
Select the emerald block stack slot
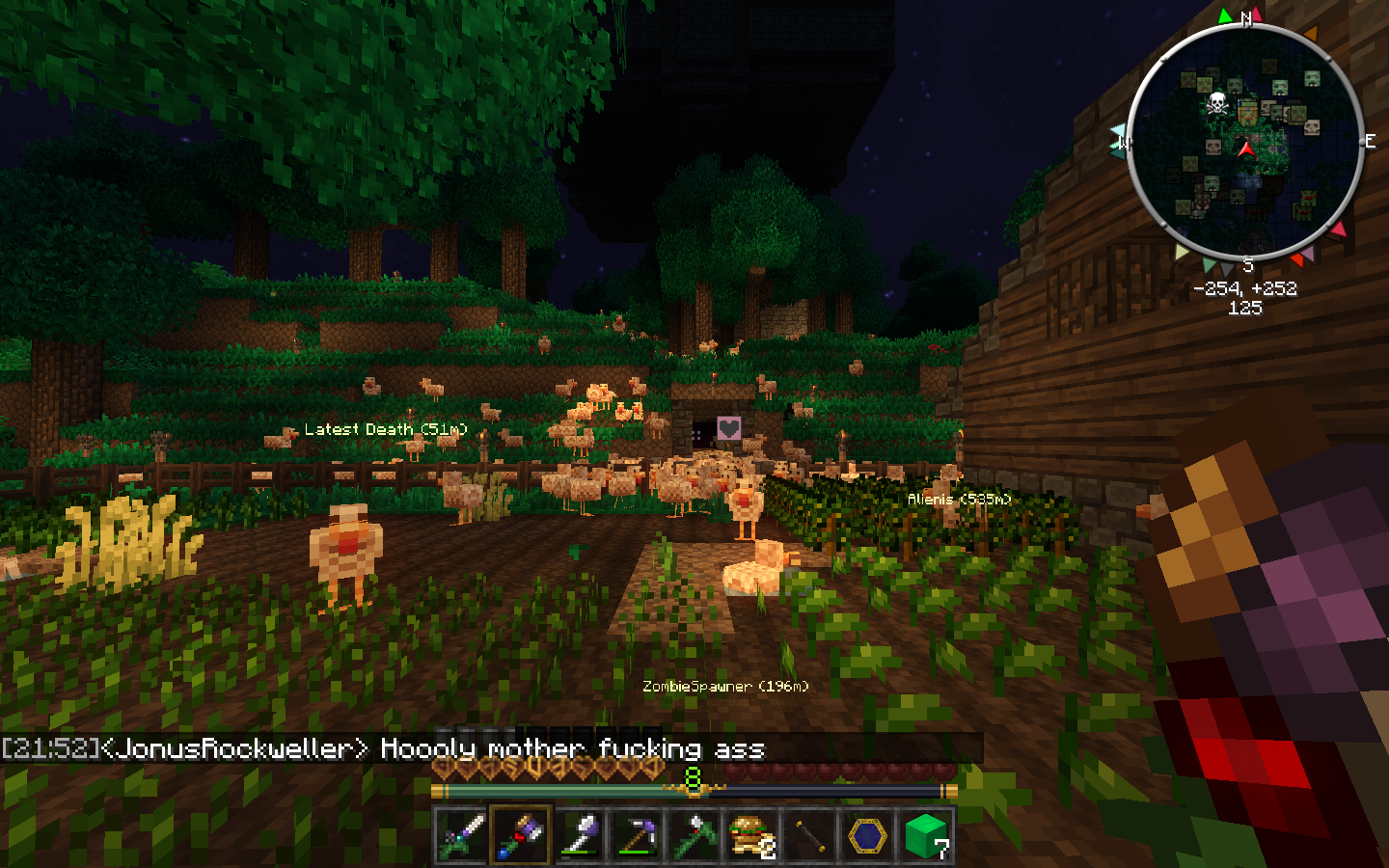coord(926,834)
